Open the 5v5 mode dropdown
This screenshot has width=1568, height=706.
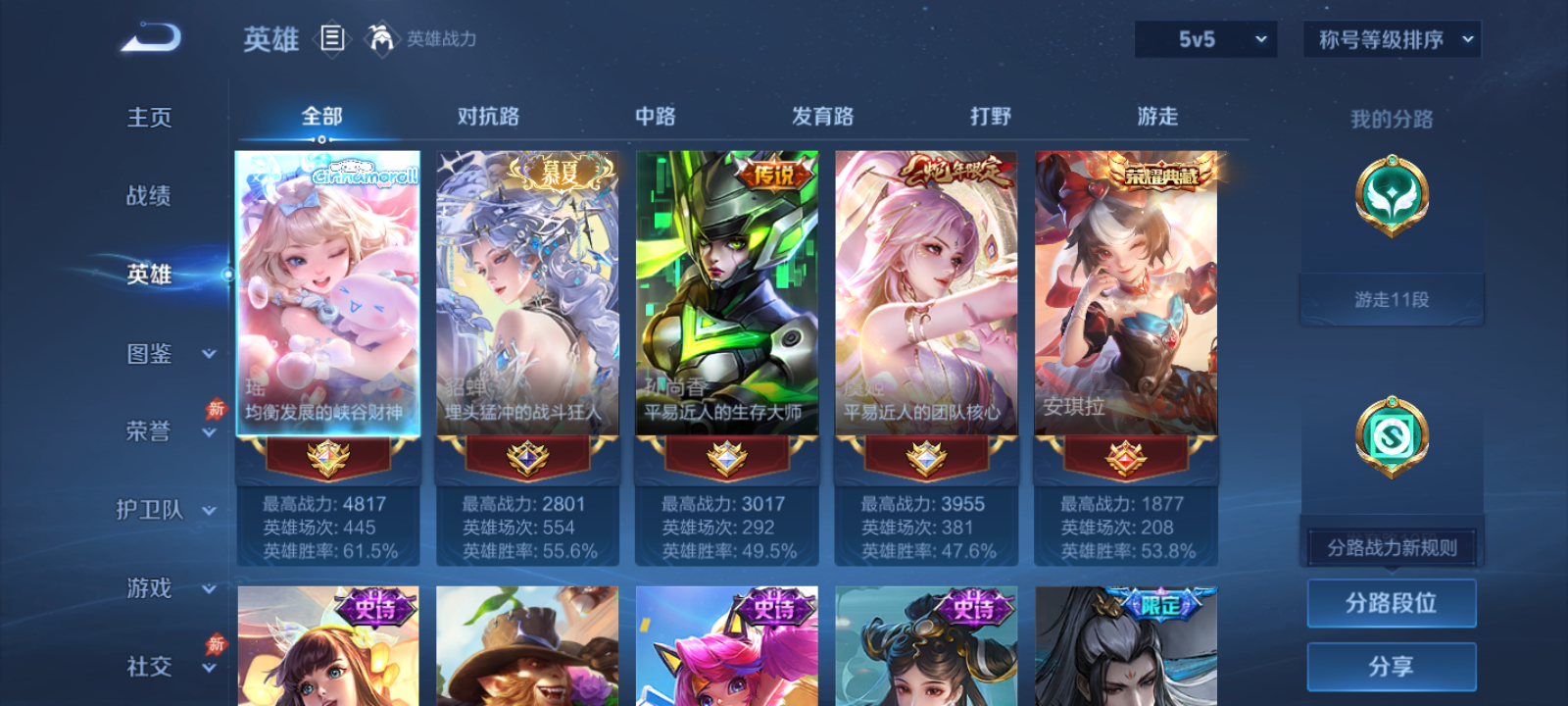pos(1205,39)
